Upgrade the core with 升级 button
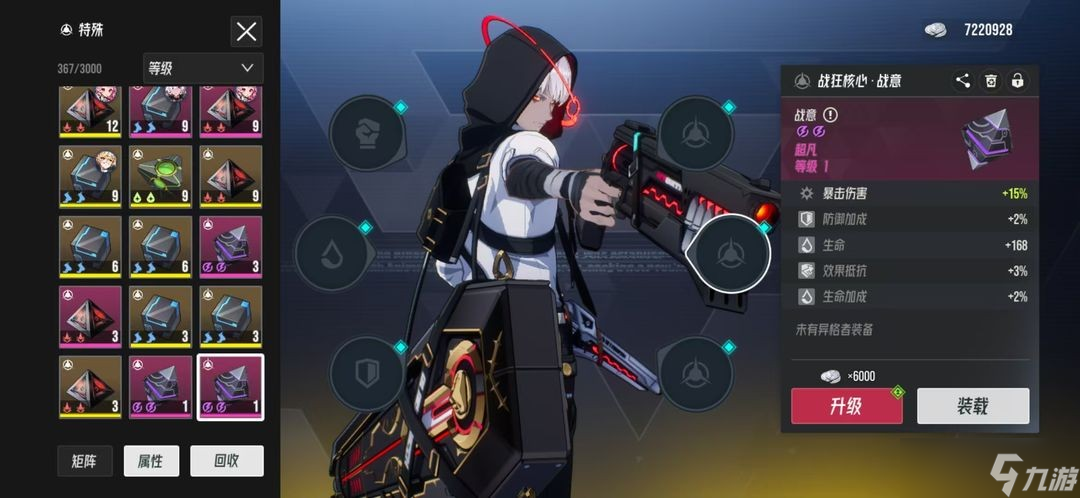 (x=846, y=406)
